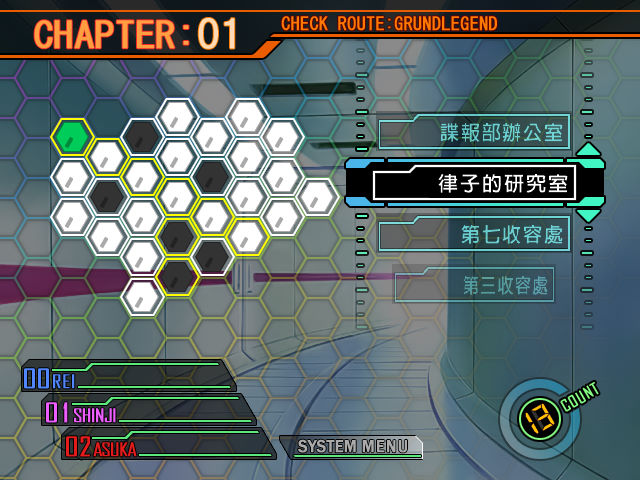This screenshot has width=640, height=480.
Task: Select the 00 REI character tab
Action: click(125, 378)
